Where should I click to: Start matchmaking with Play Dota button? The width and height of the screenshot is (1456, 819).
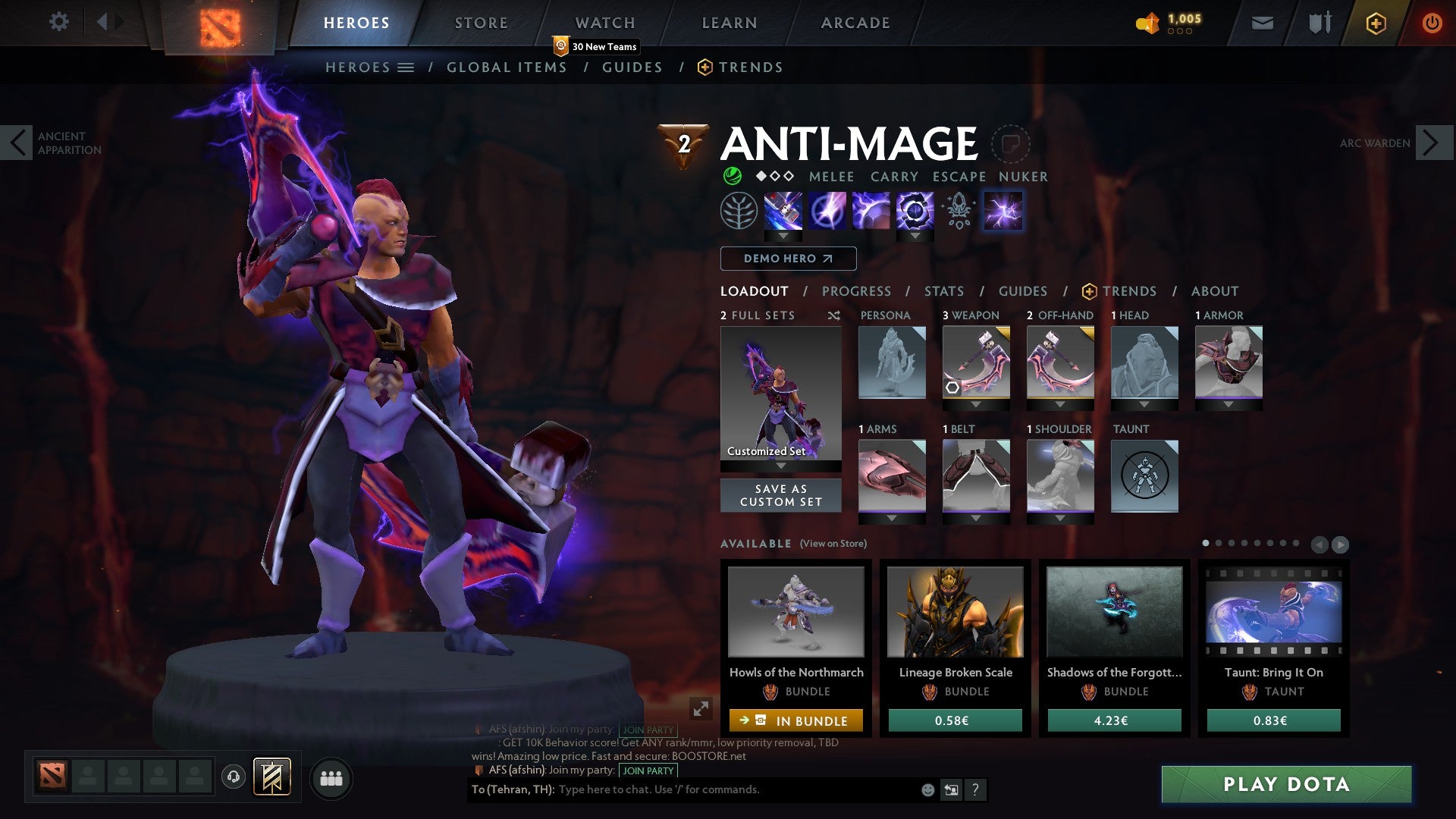point(1286,784)
